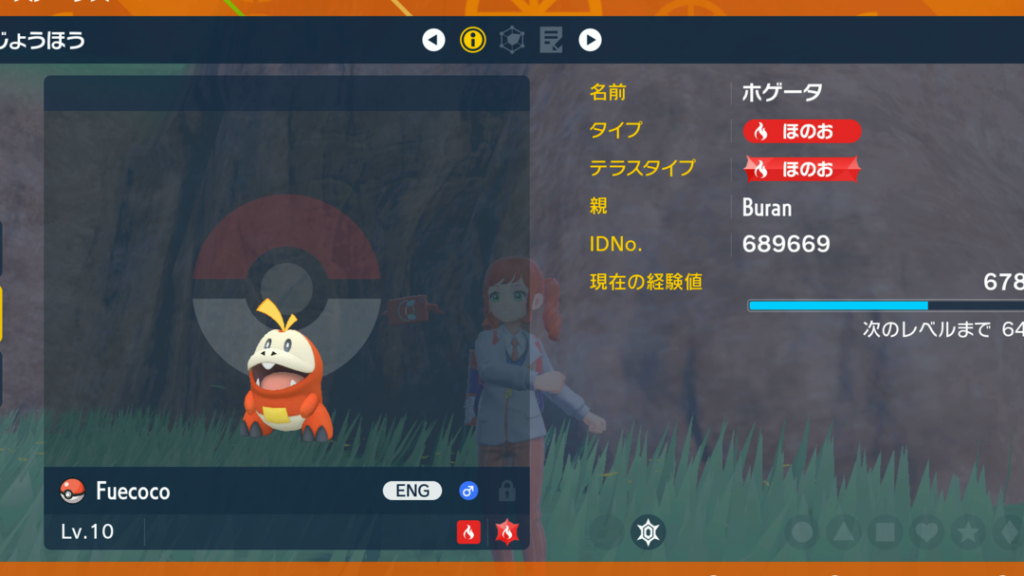Open the trainer memo notes tab

click(550, 40)
